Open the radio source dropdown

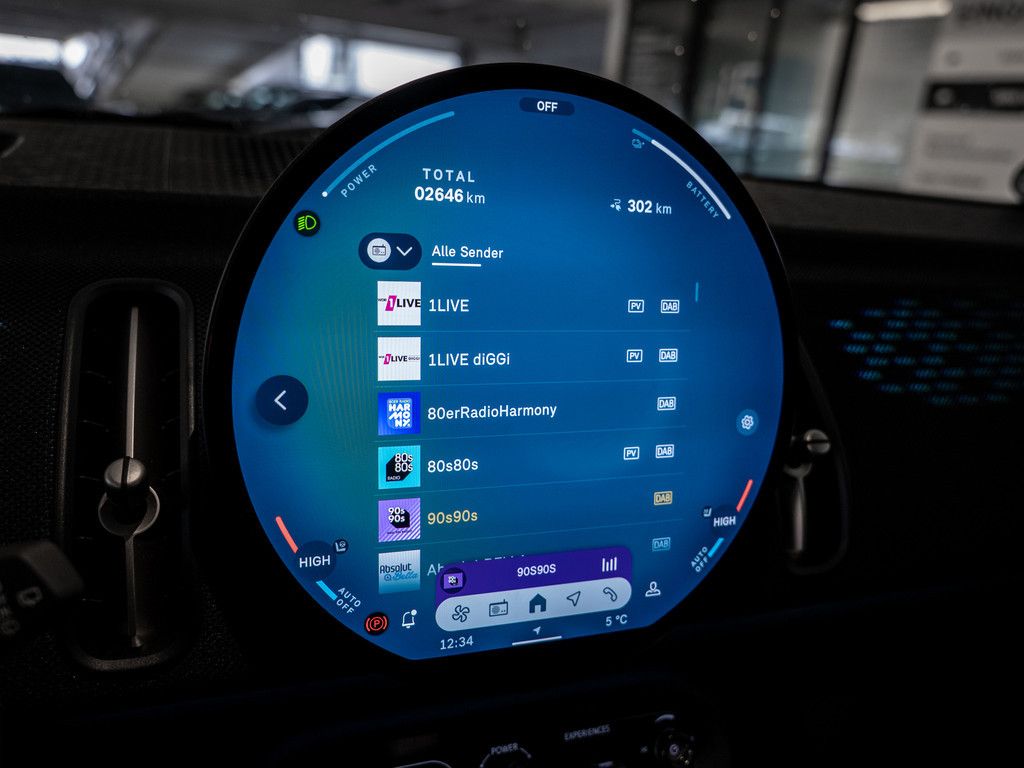pyautogui.click(x=390, y=251)
